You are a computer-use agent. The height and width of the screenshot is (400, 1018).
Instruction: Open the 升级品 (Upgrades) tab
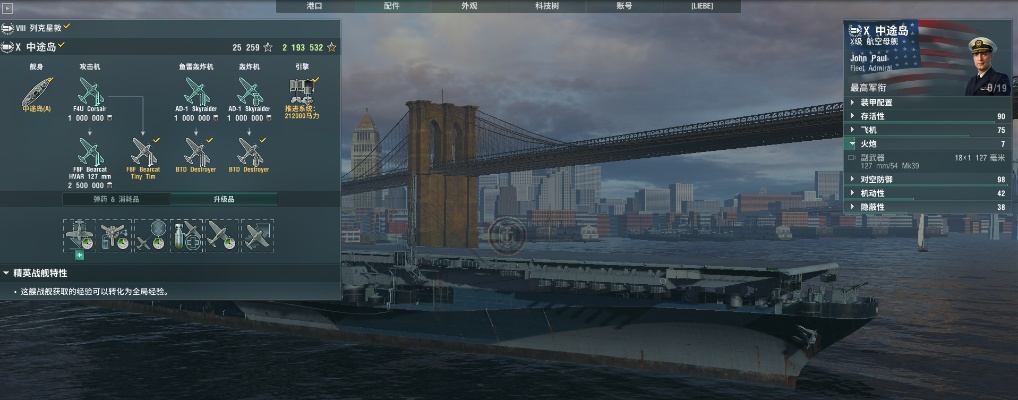tap(224, 199)
